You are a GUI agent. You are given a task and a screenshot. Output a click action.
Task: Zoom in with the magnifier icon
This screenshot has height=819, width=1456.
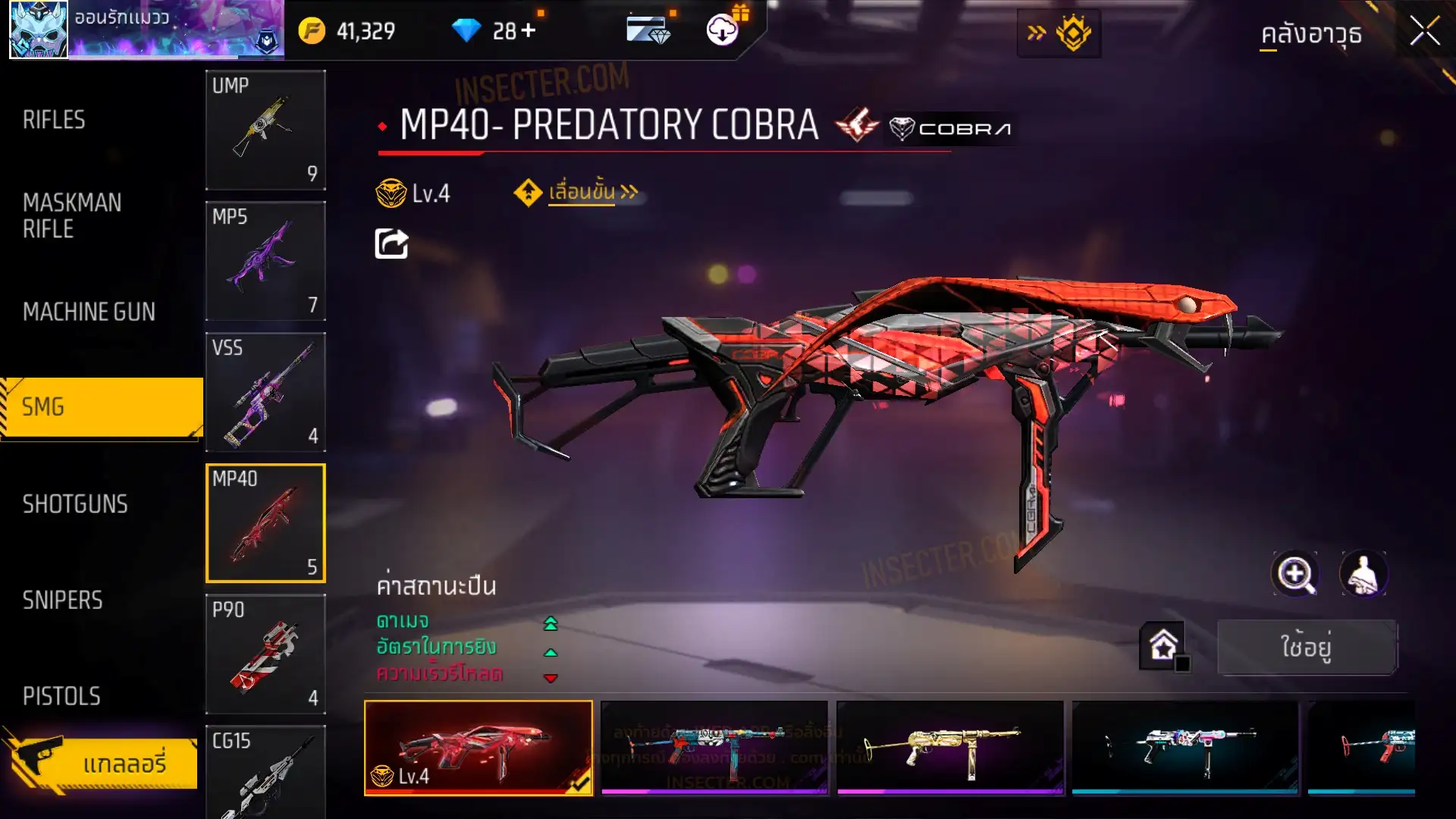(1295, 574)
